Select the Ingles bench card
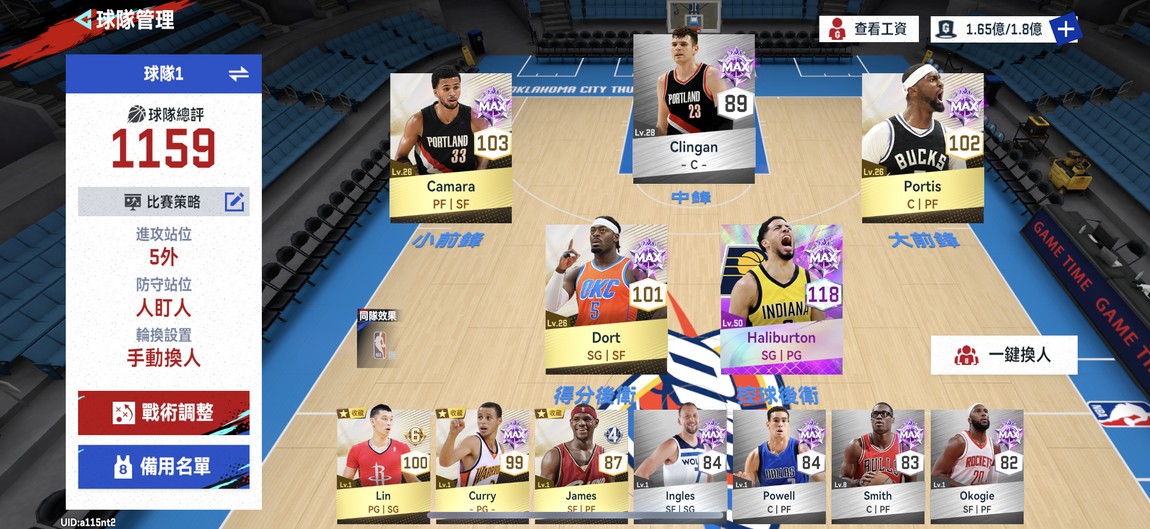The height and width of the screenshot is (529, 1150). click(x=680, y=465)
